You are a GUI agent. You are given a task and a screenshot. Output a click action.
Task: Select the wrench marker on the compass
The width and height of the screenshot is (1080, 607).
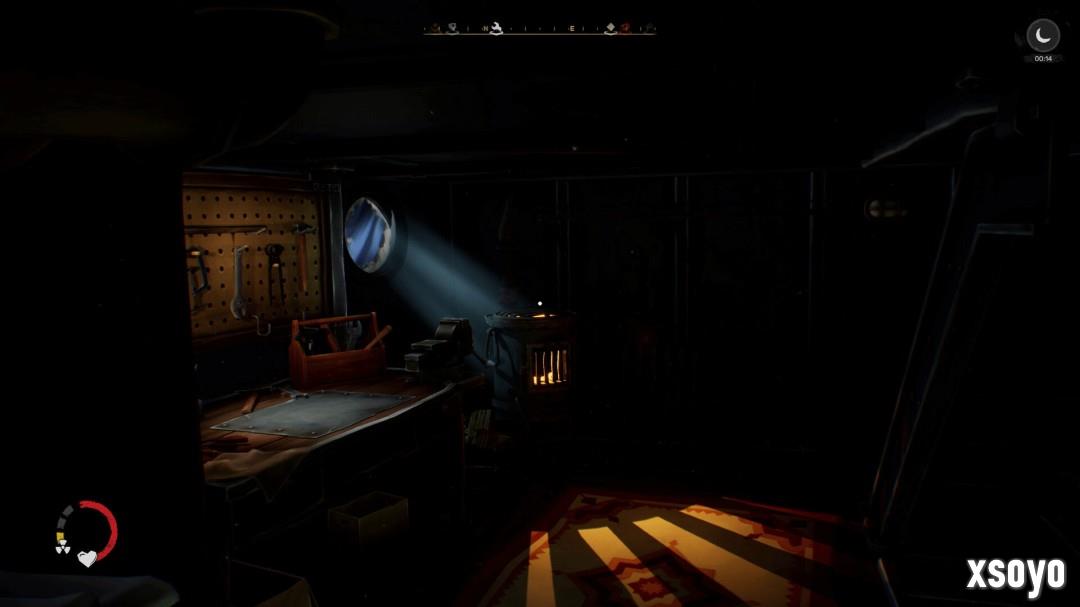tap(495, 28)
